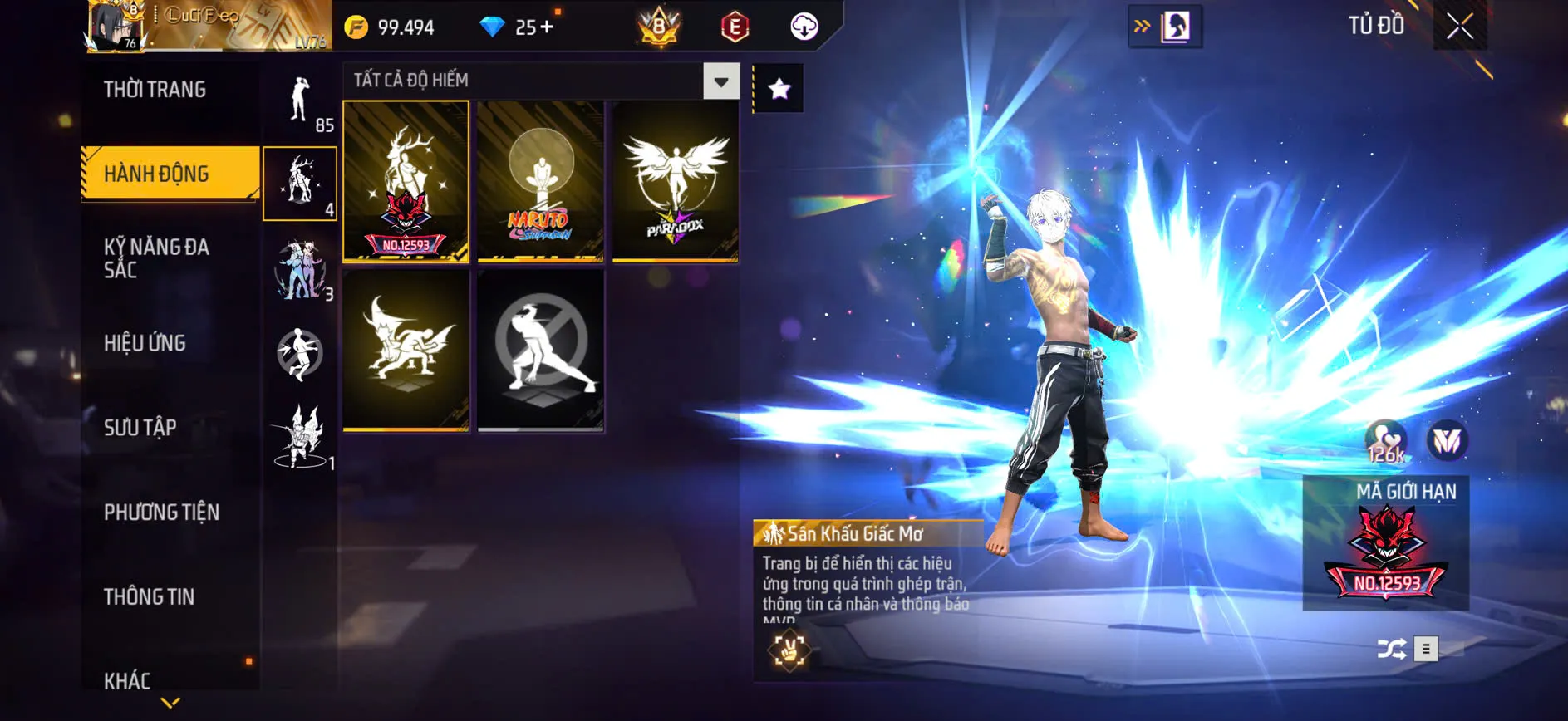Open the cloud download icon
Viewport: 1568px width, 721px height.
(802, 26)
